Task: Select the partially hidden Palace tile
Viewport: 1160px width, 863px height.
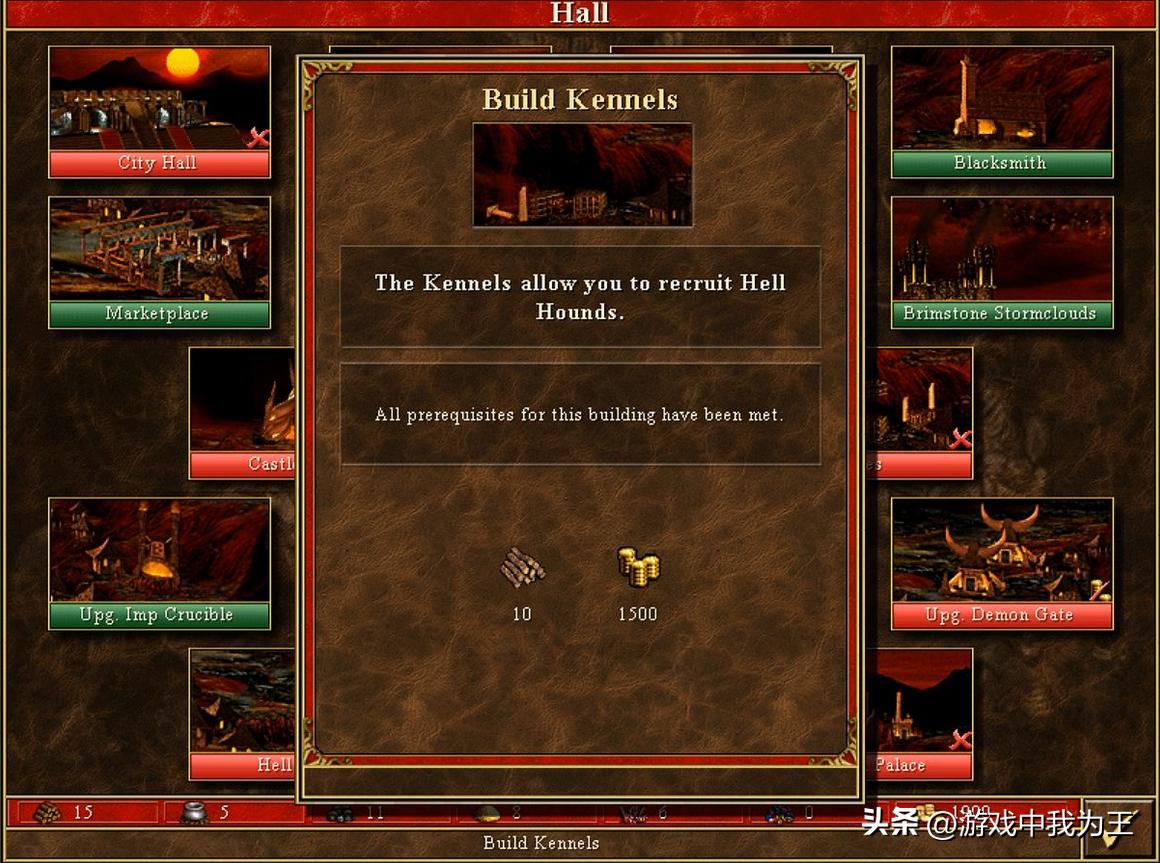Action: tap(922, 713)
